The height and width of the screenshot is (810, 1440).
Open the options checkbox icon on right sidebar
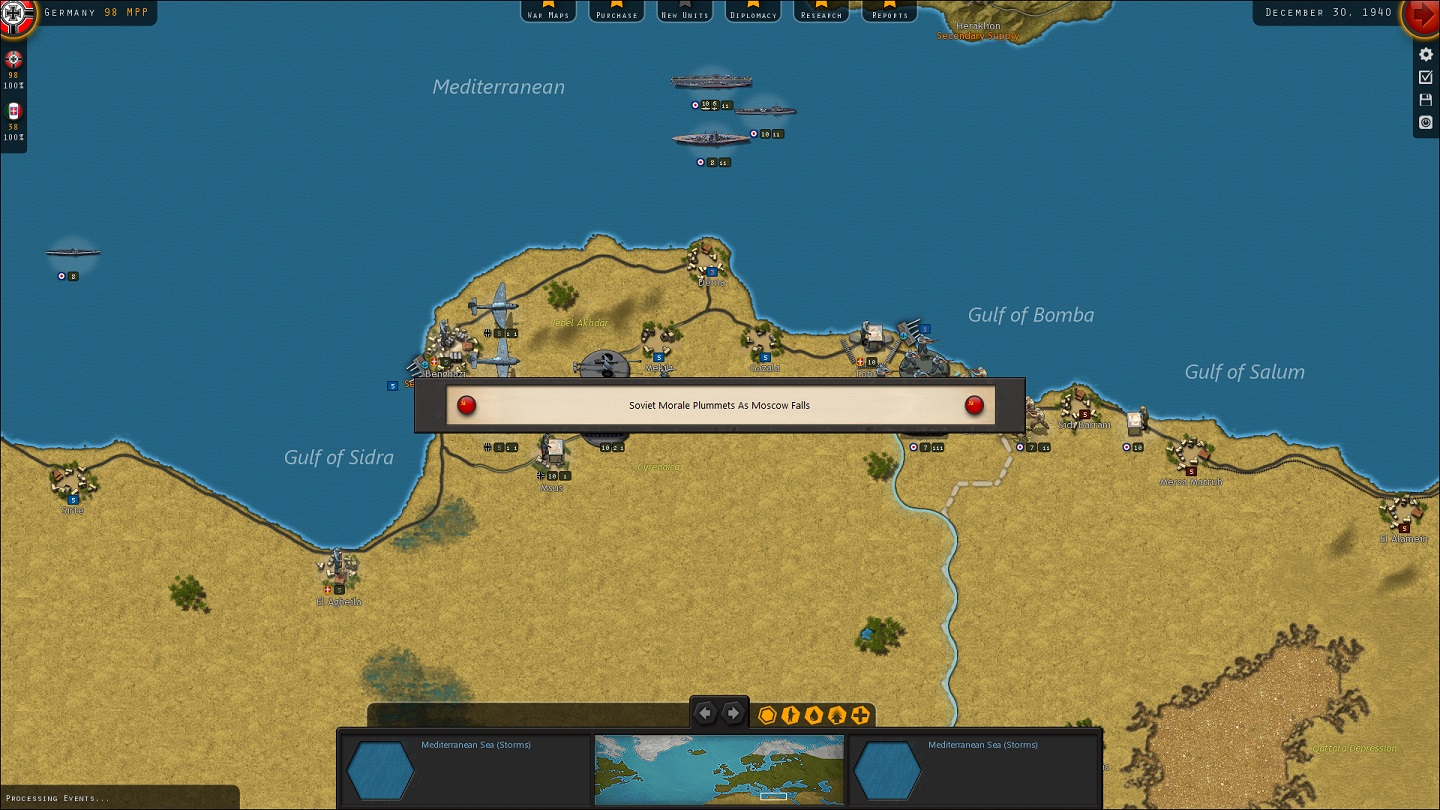tap(1425, 76)
